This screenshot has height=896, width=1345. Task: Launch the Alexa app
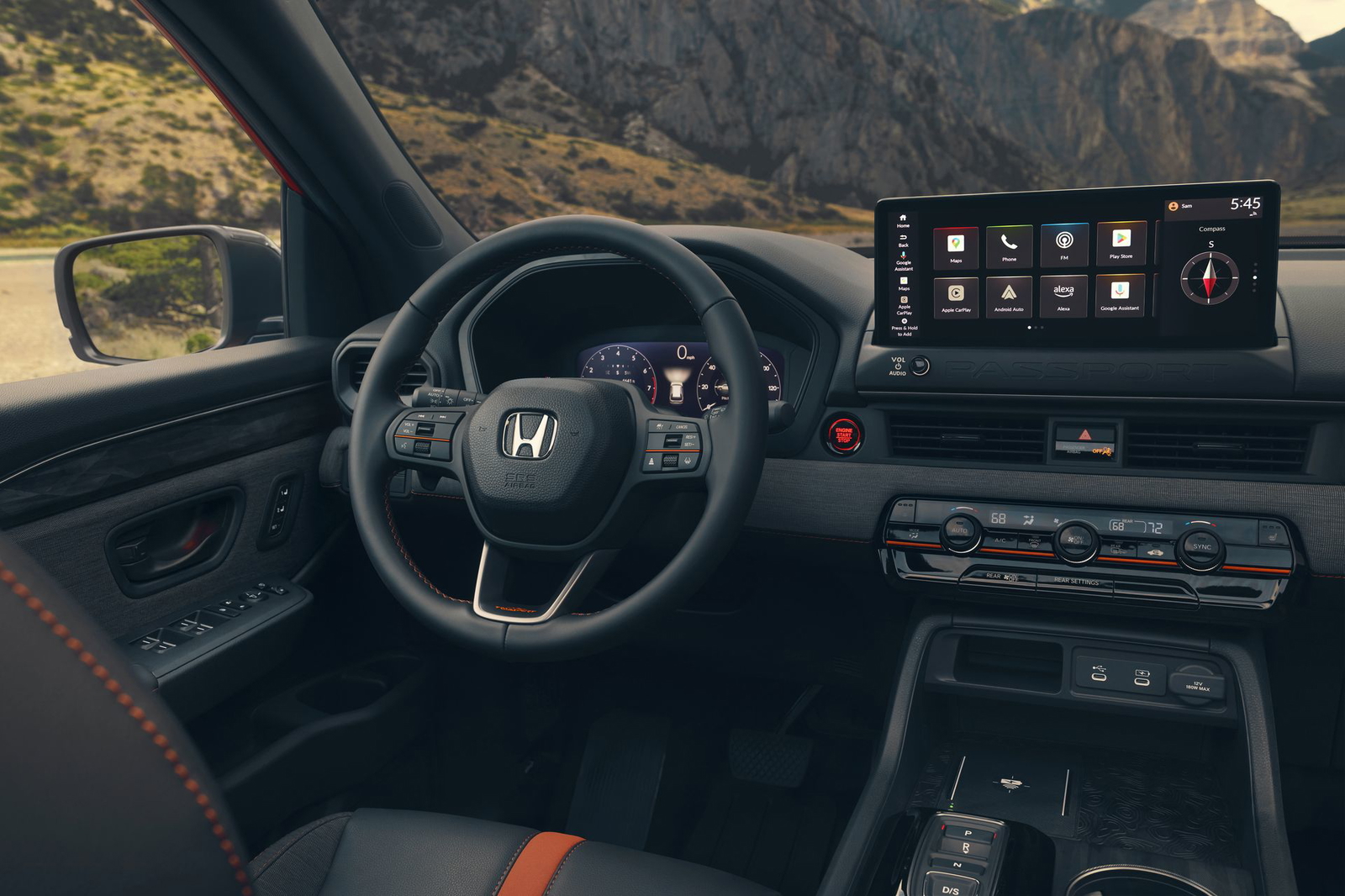(1063, 298)
